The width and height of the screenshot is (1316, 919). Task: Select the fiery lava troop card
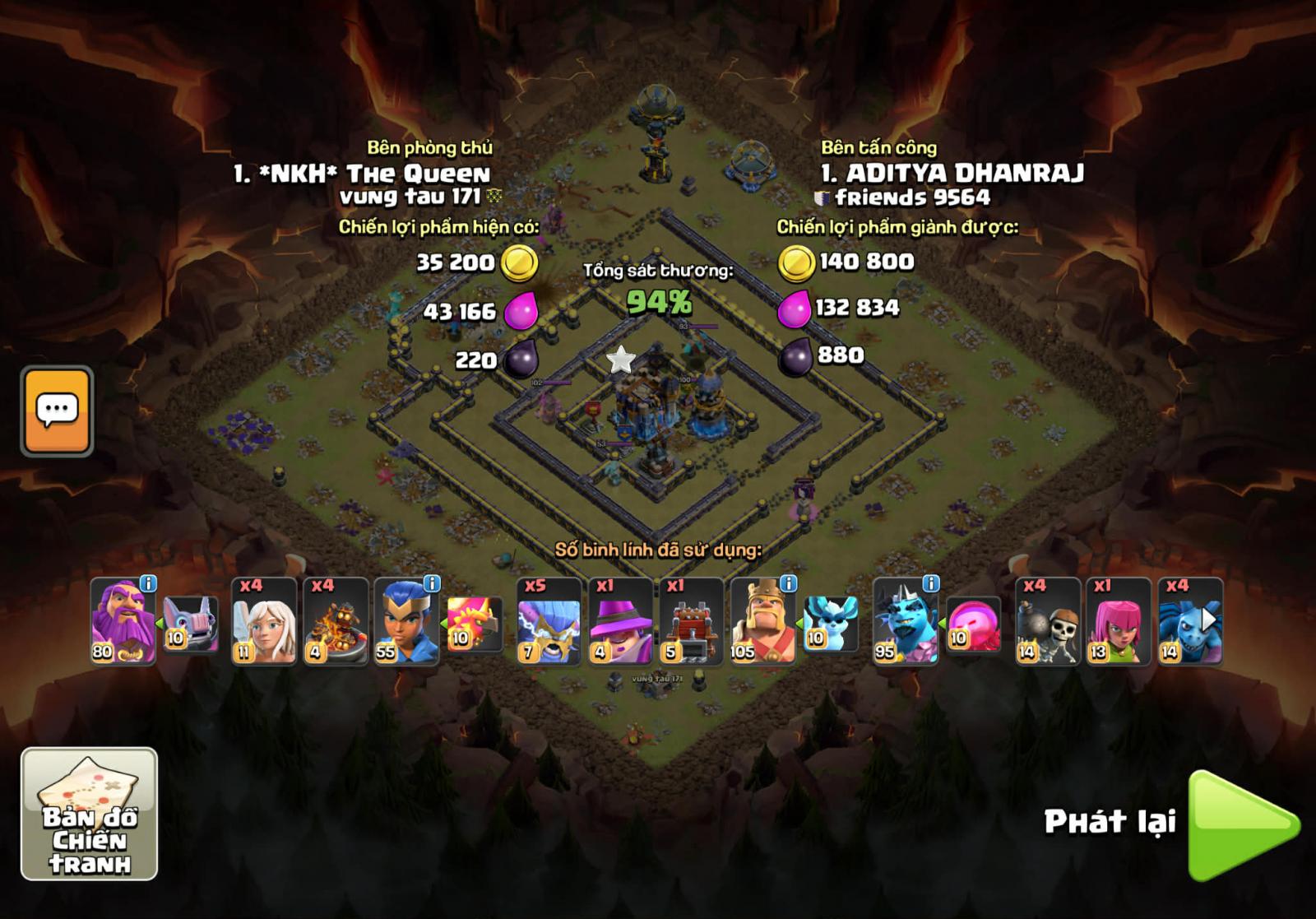[x=335, y=622]
